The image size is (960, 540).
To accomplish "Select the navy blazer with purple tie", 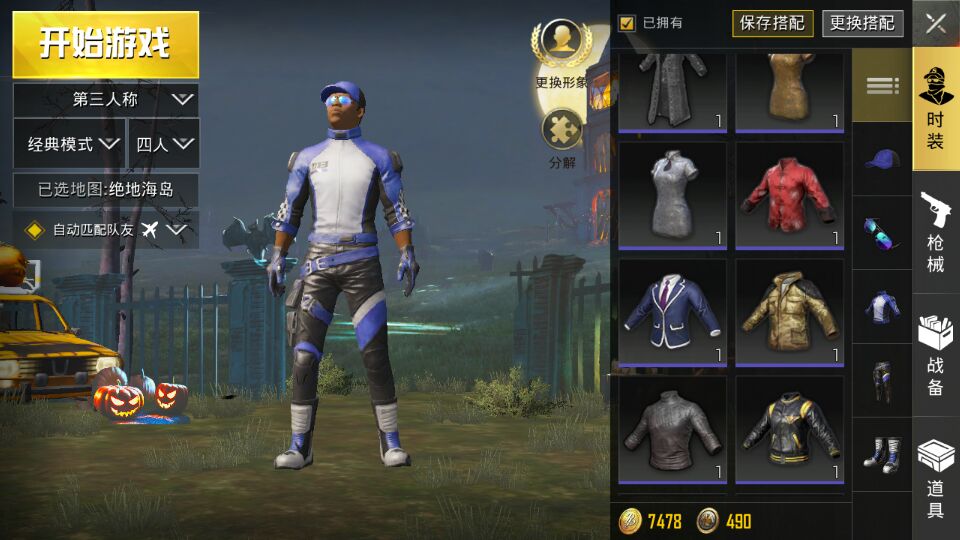I will (672, 311).
